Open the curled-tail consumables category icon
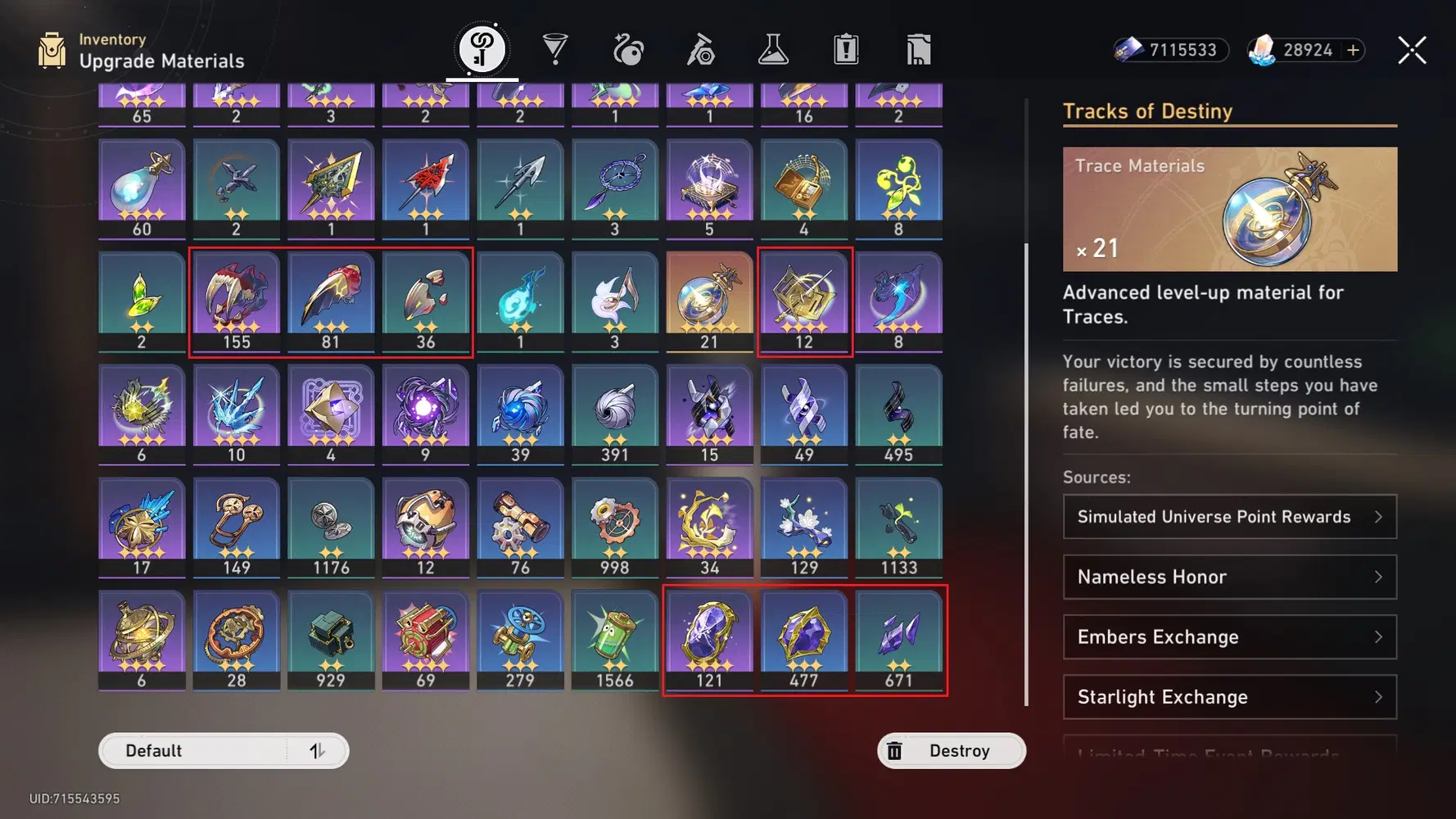Screen dimensions: 1456x819 pyautogui.click(x=627, y=49)
